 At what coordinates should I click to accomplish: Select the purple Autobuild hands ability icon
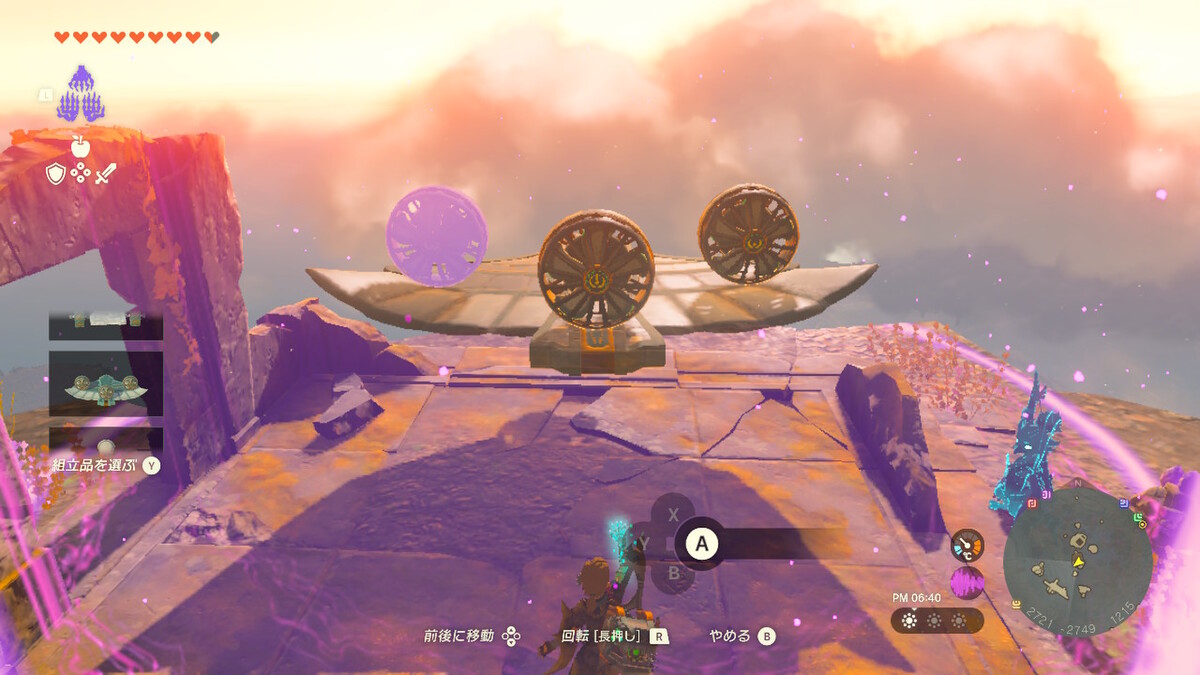click(x=81, y=94)
